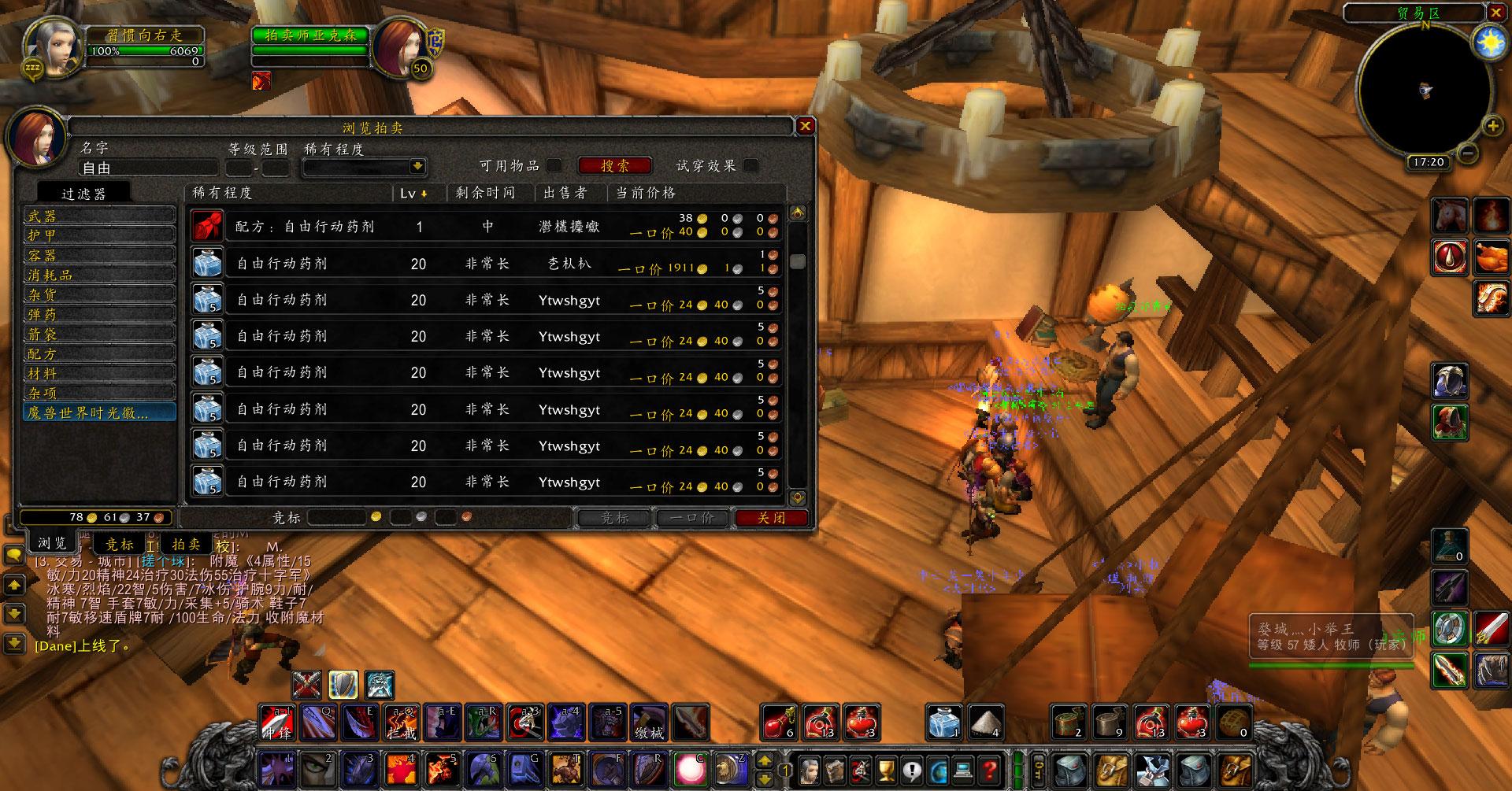1512x791 pixels.
Task: Zoom in on the minimap
Action: 1492,125
